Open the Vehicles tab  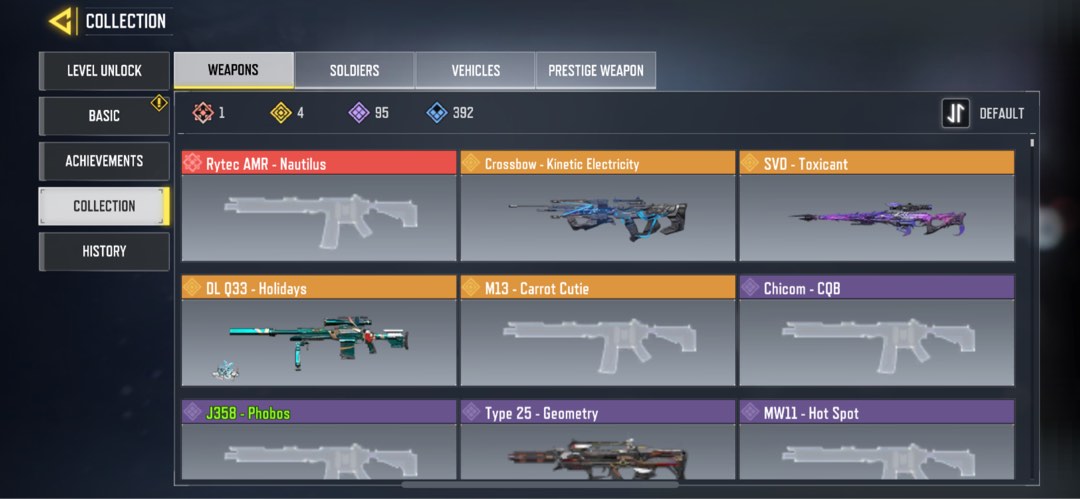click(475, 71)
